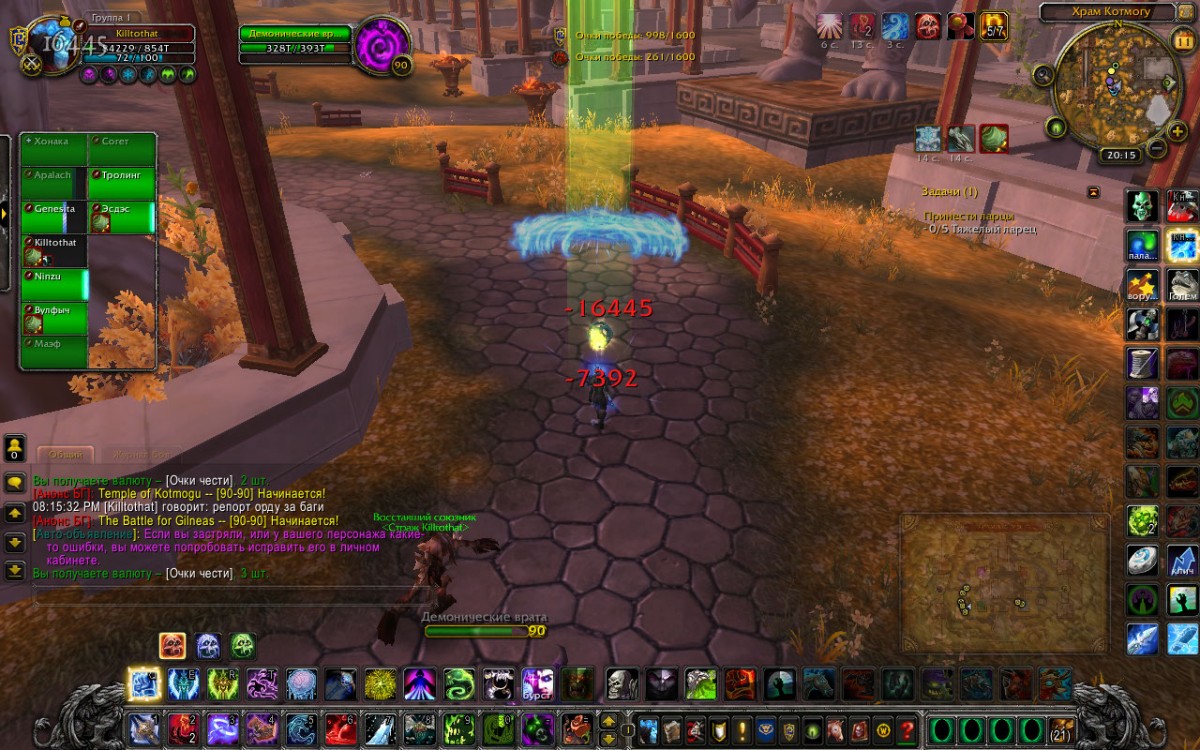Select Тролинг in the raid frames
Image resolution: width=1200 pixels, height=750 pixels.
pos(122,183)
